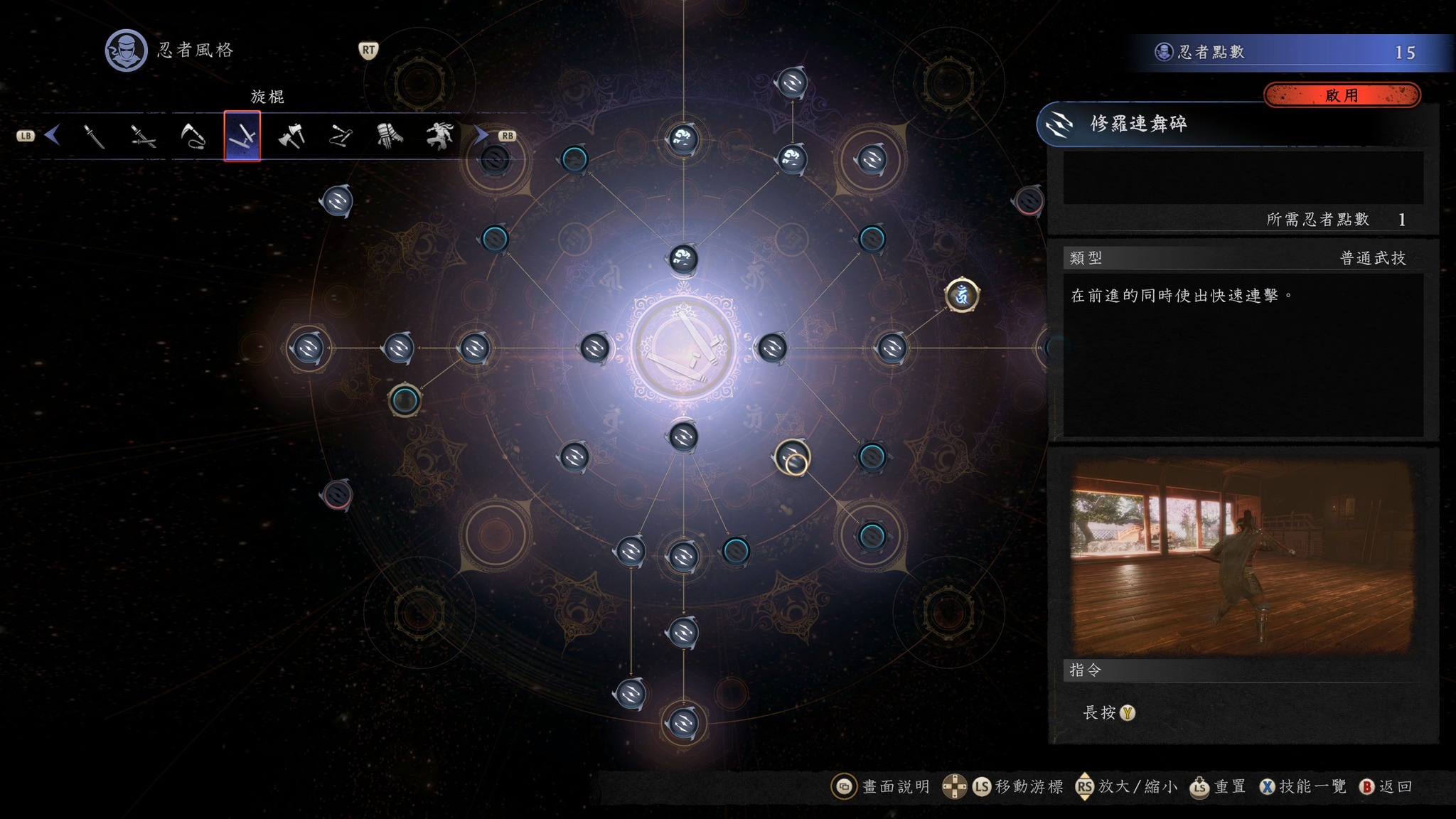The width and height of the screenshot is (1456, 819).
Task: Select the leaping ninja figure tab
Action: click(439, 136)
